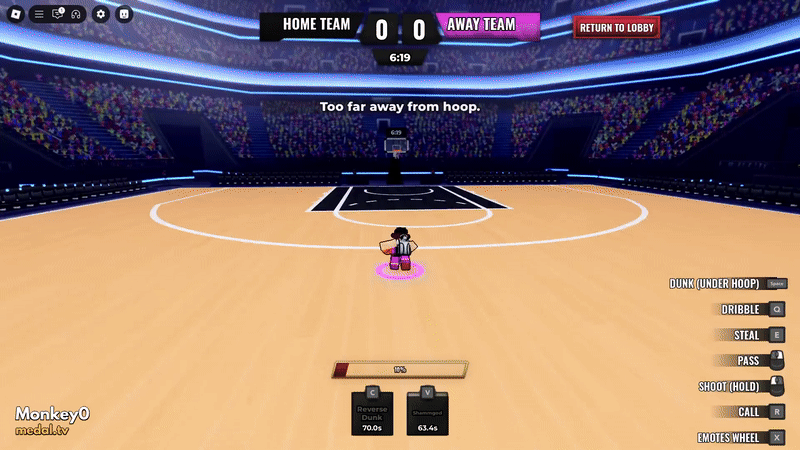Open the hamburger list menu
Image resolution: width=800 pixels, height=450 pixels.
click(39, 14)
